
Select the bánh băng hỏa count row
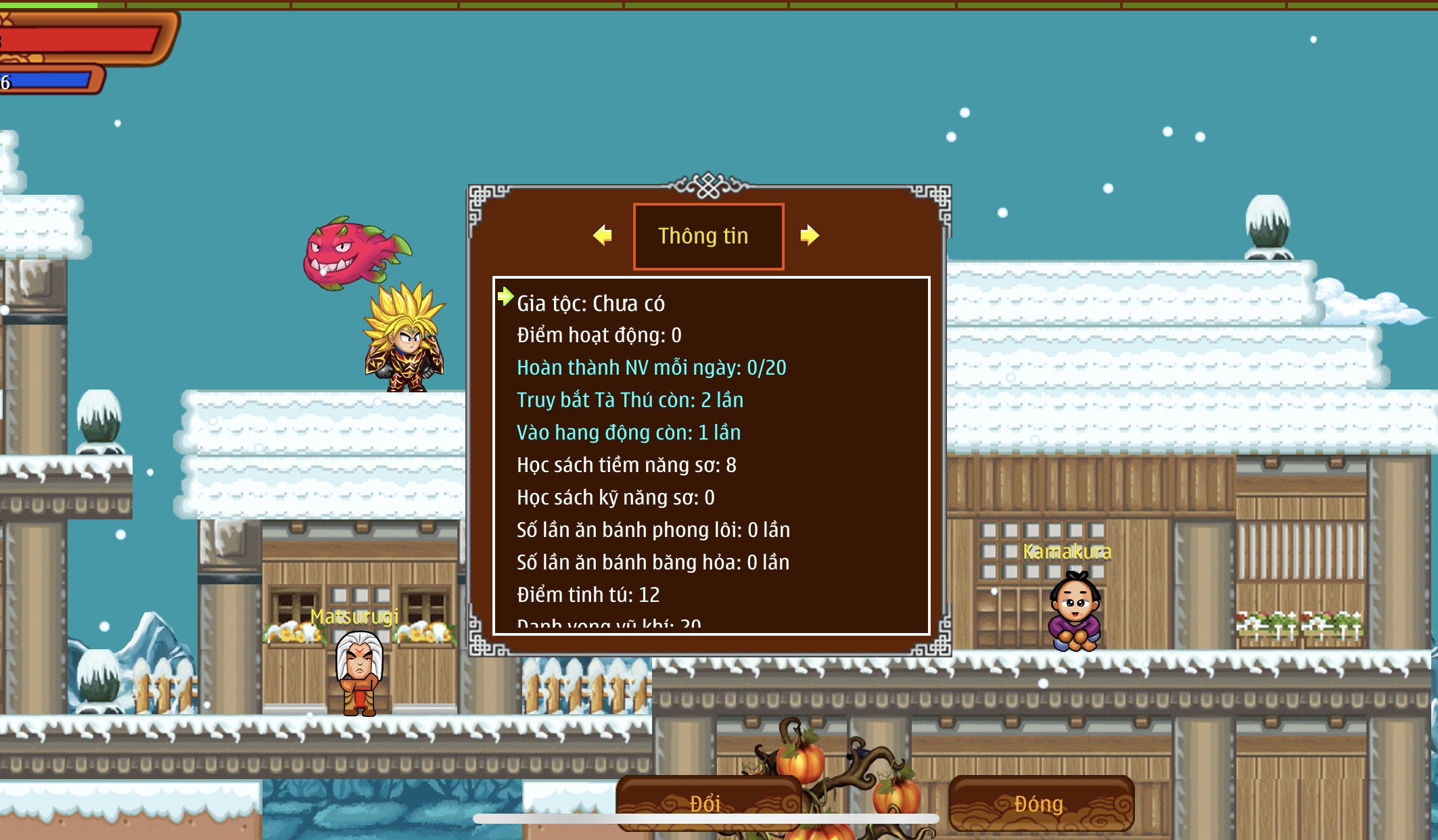coord(653,563)
